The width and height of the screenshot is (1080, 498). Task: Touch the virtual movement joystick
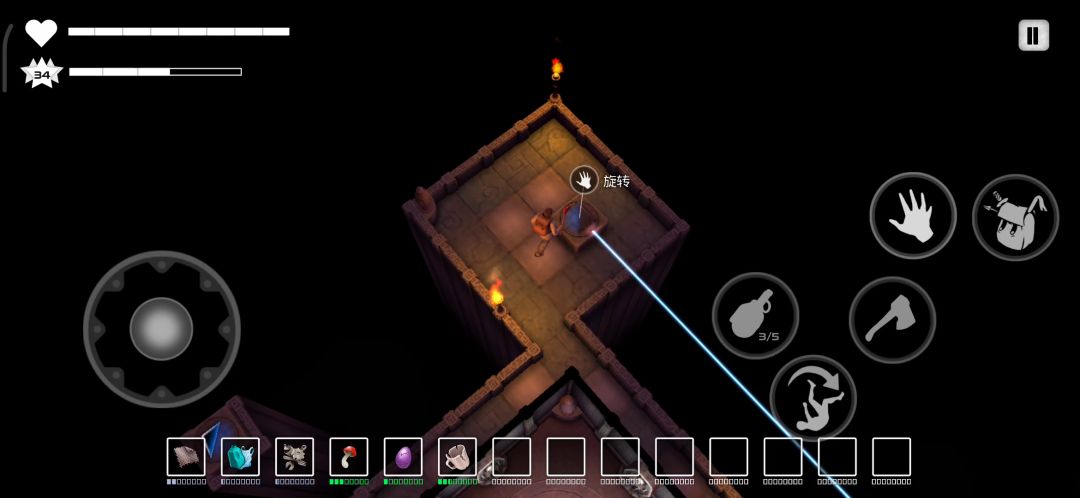tap(161, 328)
